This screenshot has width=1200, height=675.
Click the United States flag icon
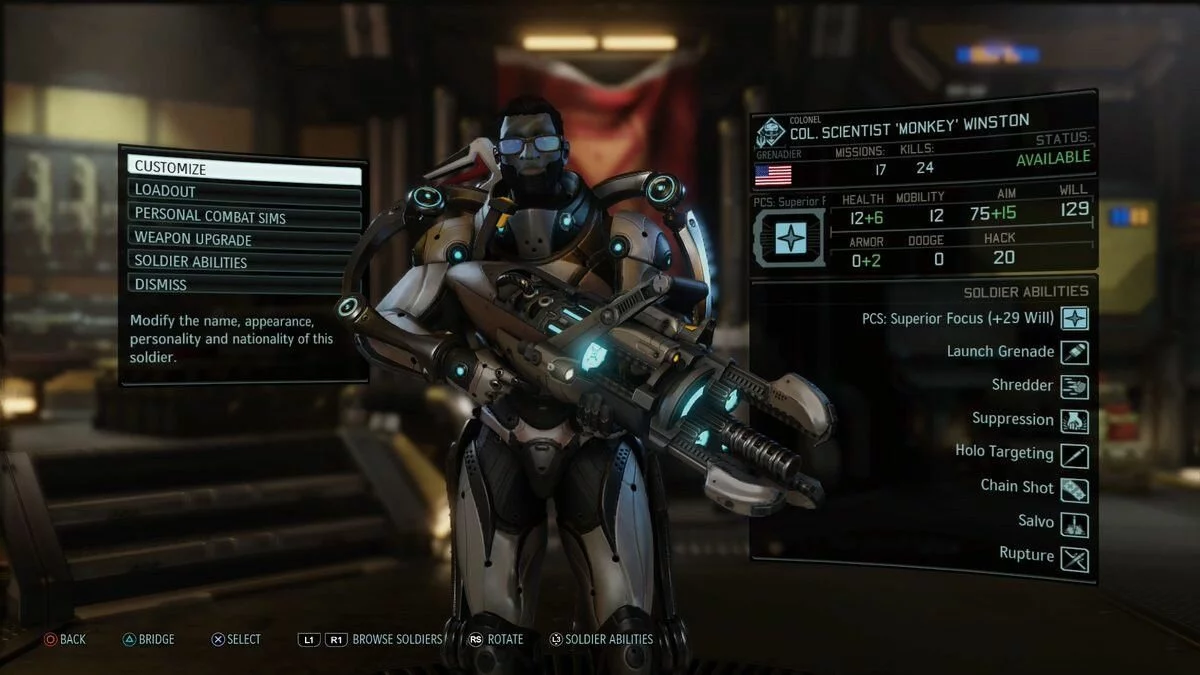(773, 175)
